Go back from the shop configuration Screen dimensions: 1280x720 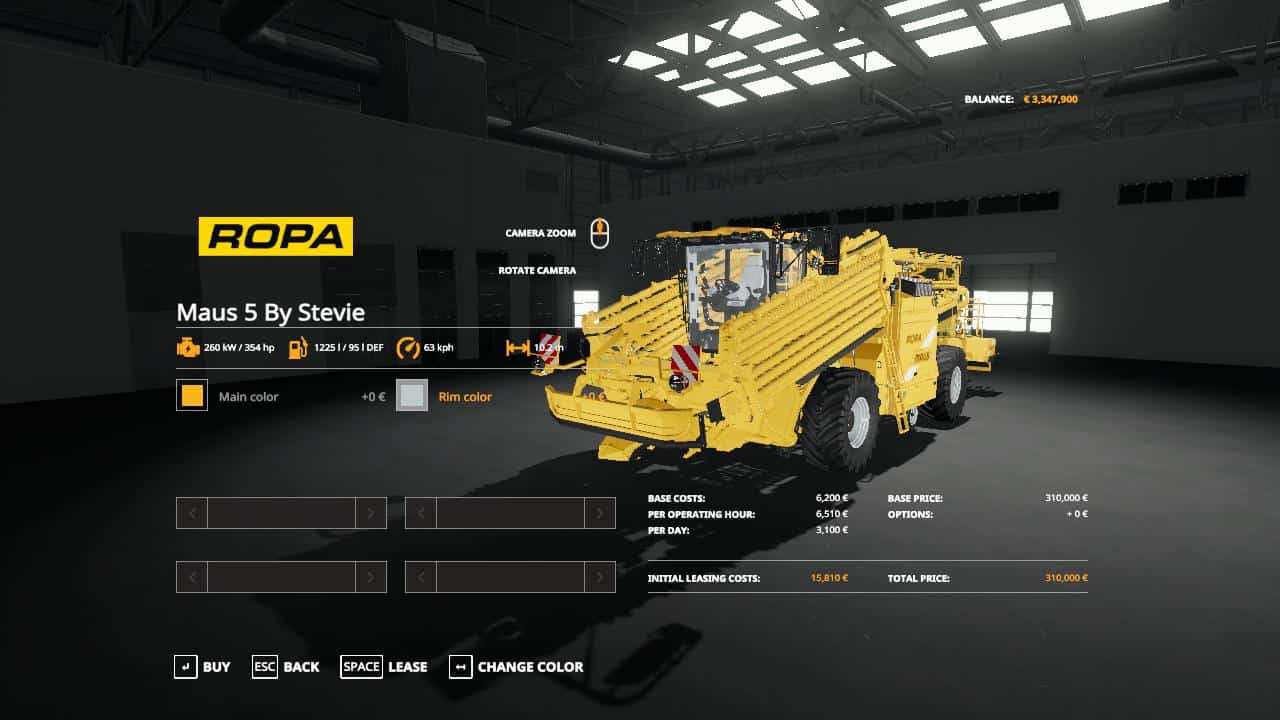pyautogui.click(x=286, y=667)
